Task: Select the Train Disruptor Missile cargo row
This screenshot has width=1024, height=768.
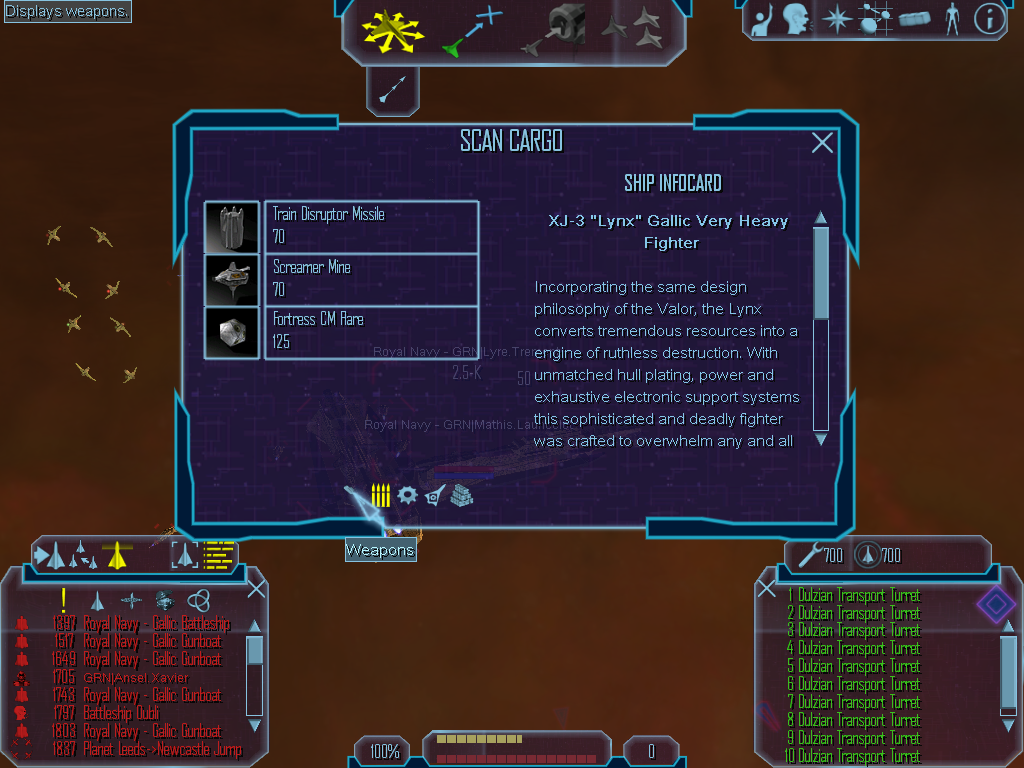Action: [371, 226]
